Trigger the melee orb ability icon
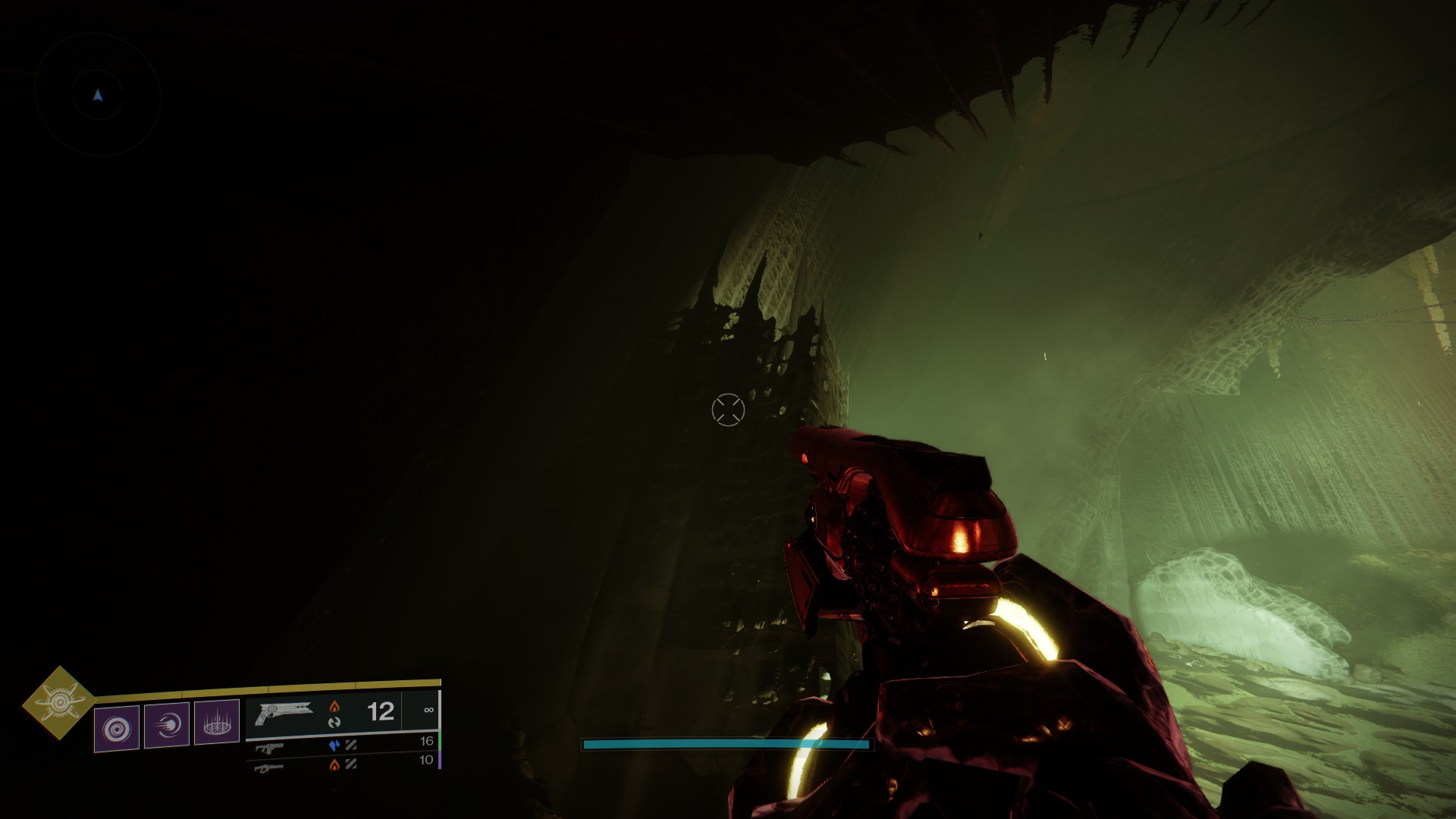 click(x=167, y=725)
